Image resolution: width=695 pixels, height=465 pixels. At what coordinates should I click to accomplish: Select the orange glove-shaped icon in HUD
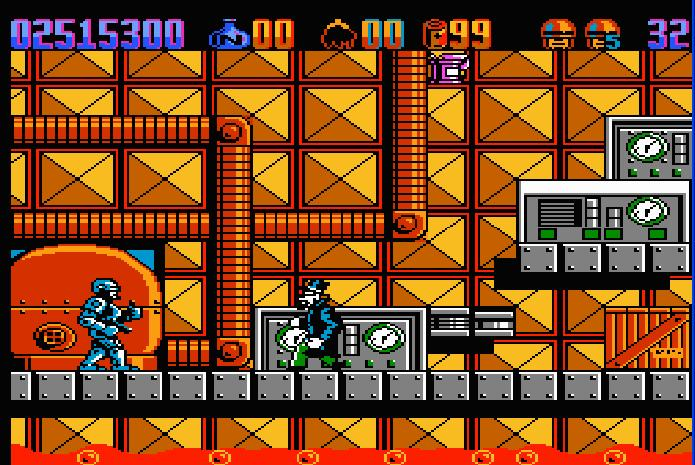click(339, 35)
